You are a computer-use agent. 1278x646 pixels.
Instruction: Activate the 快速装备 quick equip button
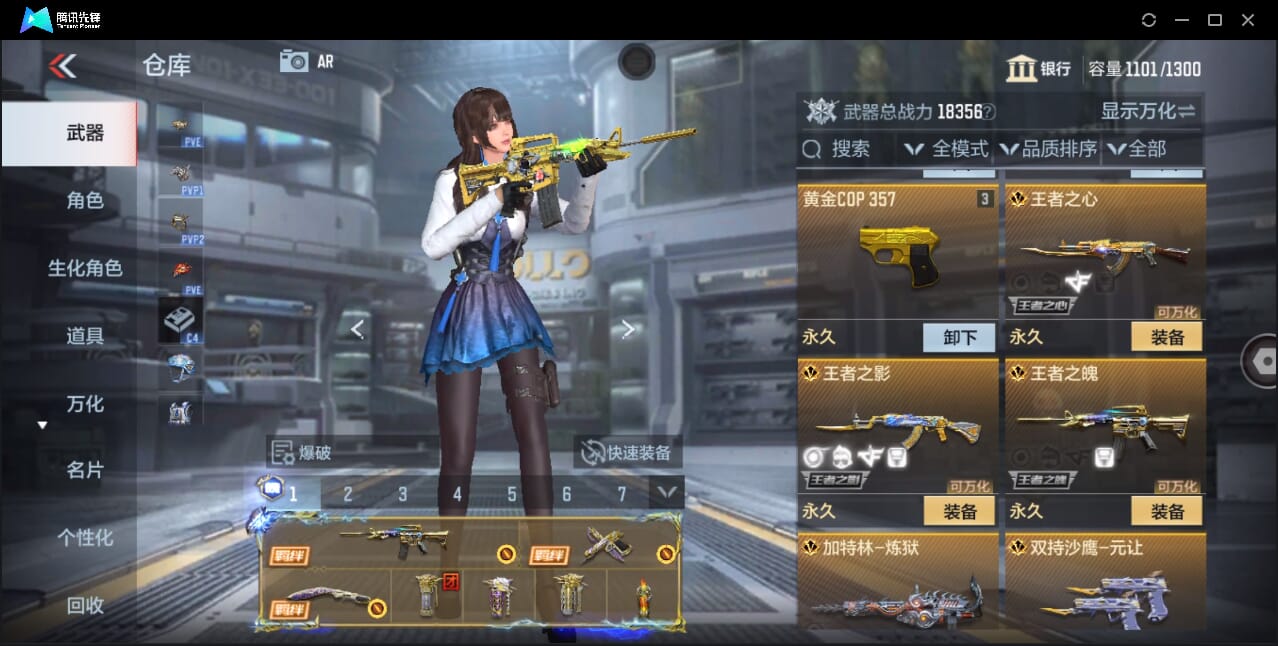point(627,453)
